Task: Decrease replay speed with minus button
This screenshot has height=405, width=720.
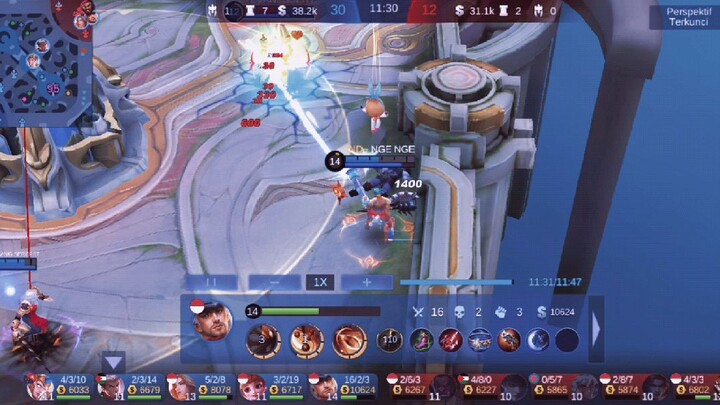Action: pyautogui.click(x=274, y=282)
